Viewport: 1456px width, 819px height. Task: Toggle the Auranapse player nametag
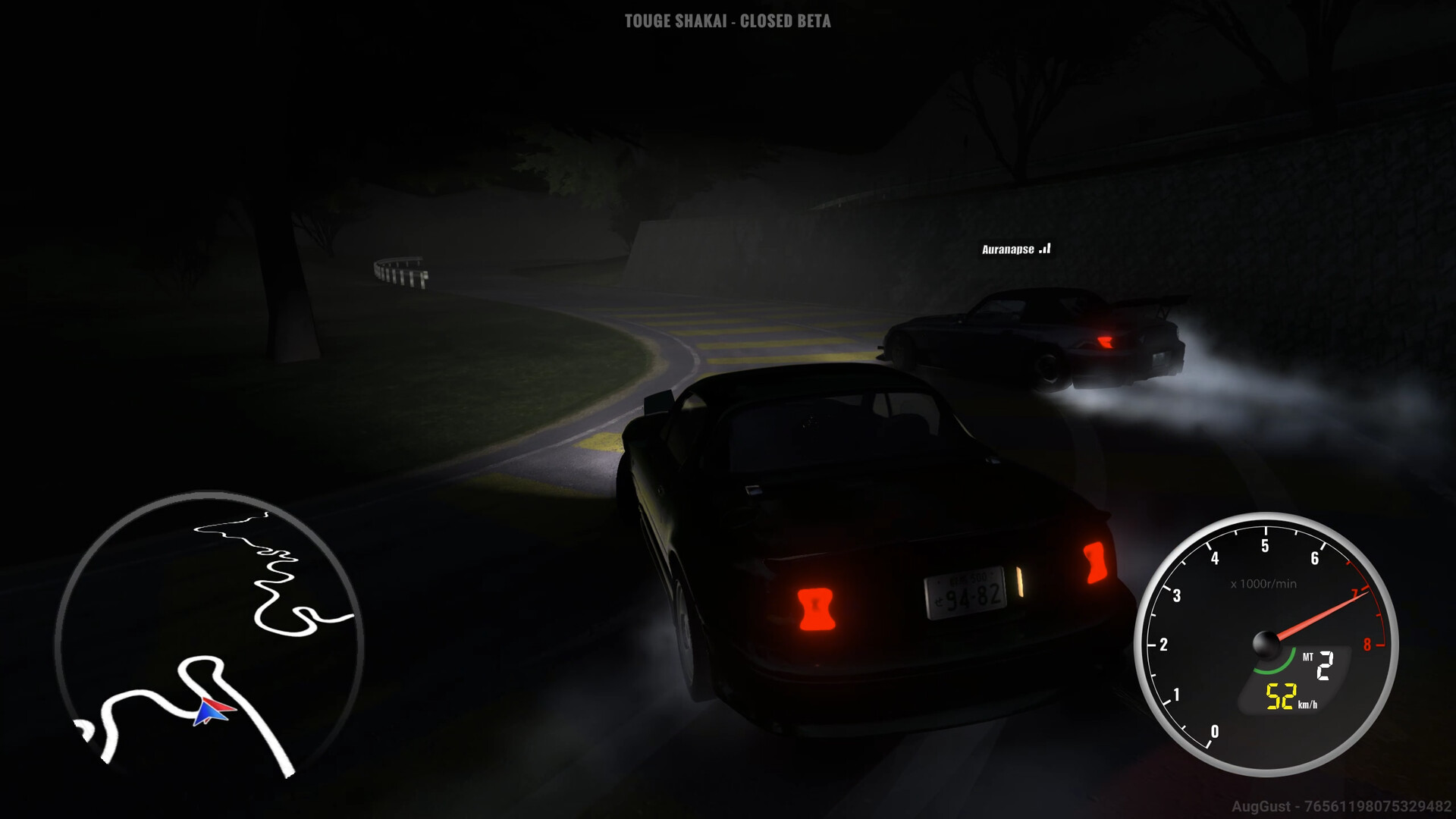coord(1009,248)
